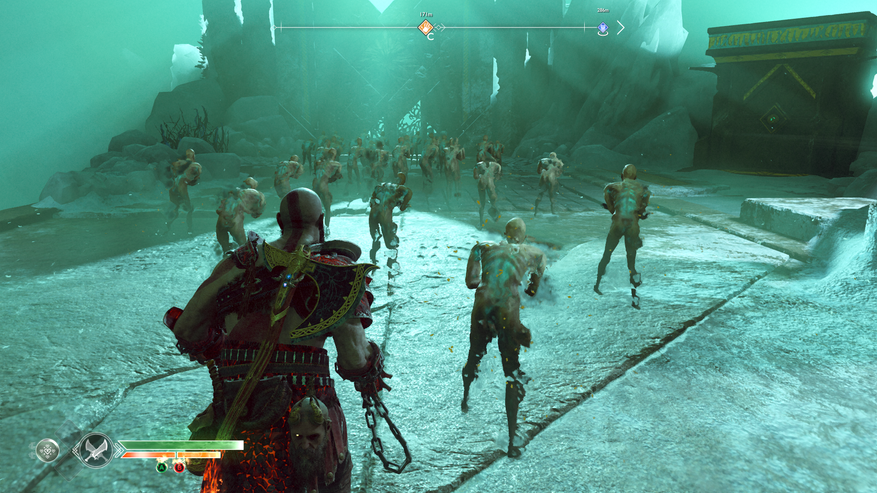Click the orange quest marker on the compass
877x493 pixels.
click(425, 27)
